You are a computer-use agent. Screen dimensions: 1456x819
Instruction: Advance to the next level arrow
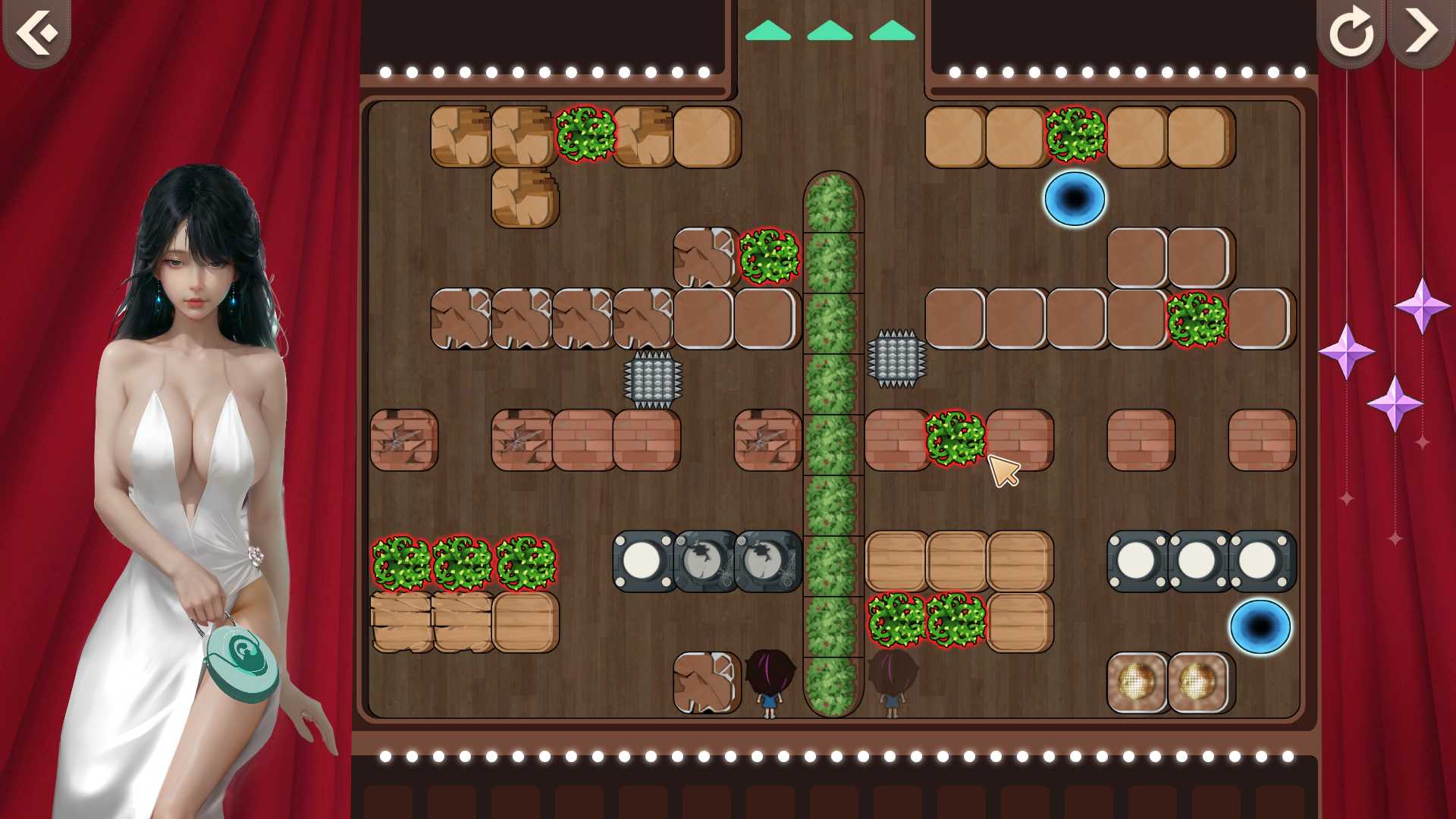click(1420, 32)
